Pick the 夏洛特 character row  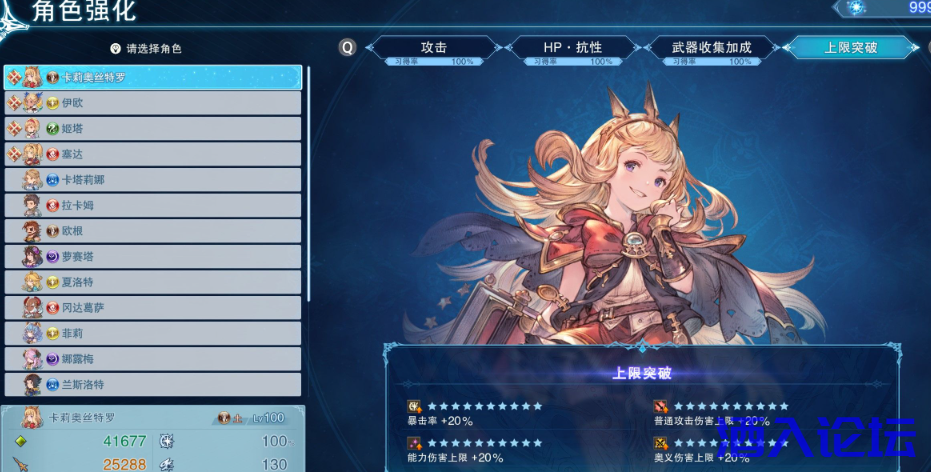pyautogui.click(x=153, y=282)
